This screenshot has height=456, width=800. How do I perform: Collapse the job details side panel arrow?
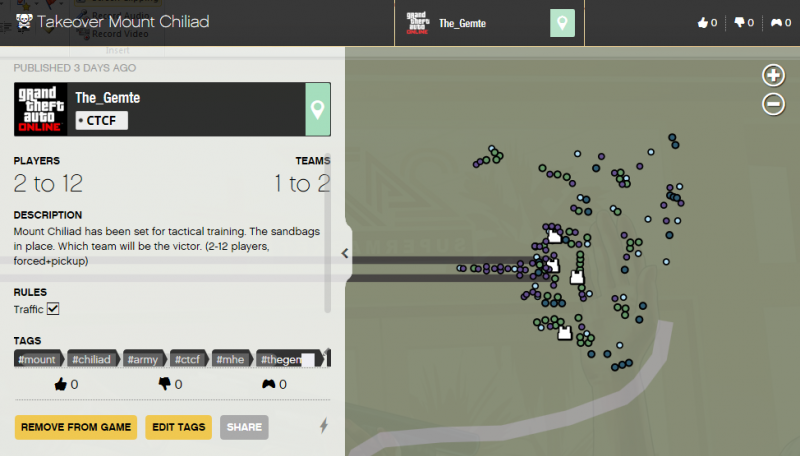(344, 253)
